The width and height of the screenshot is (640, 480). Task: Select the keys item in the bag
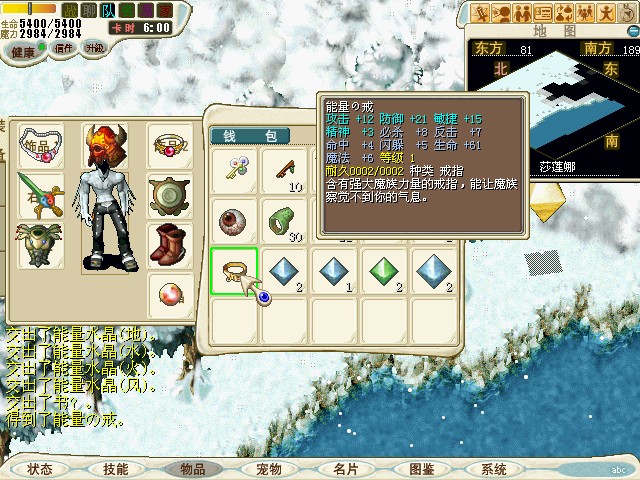pyautogui.click(x=234, y=171)
